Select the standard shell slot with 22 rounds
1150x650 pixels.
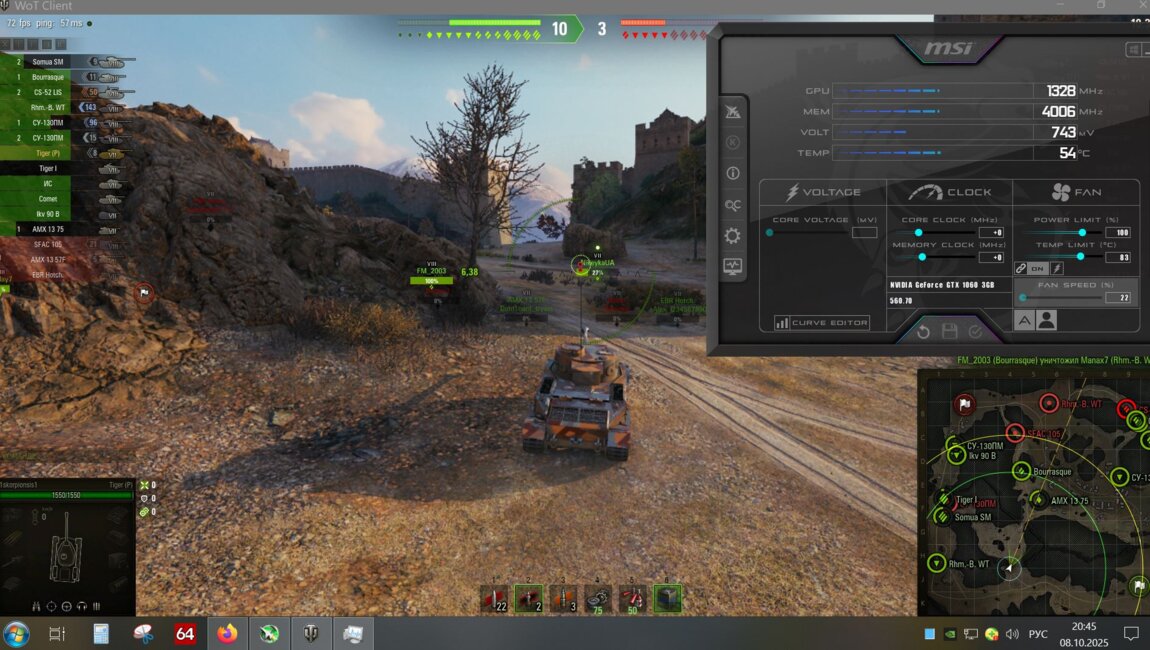[x=495, y=598]
